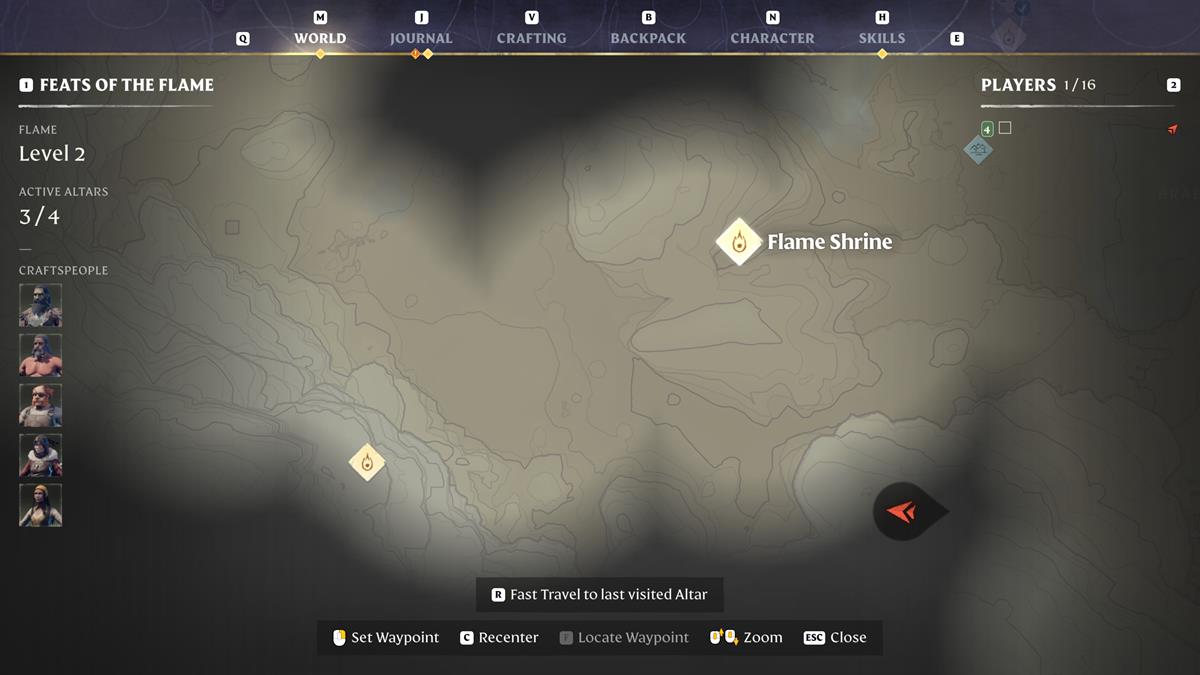Select the craftsperson with yellow headband
Viewport: 1200px width, 675px height.
point(40,505)
